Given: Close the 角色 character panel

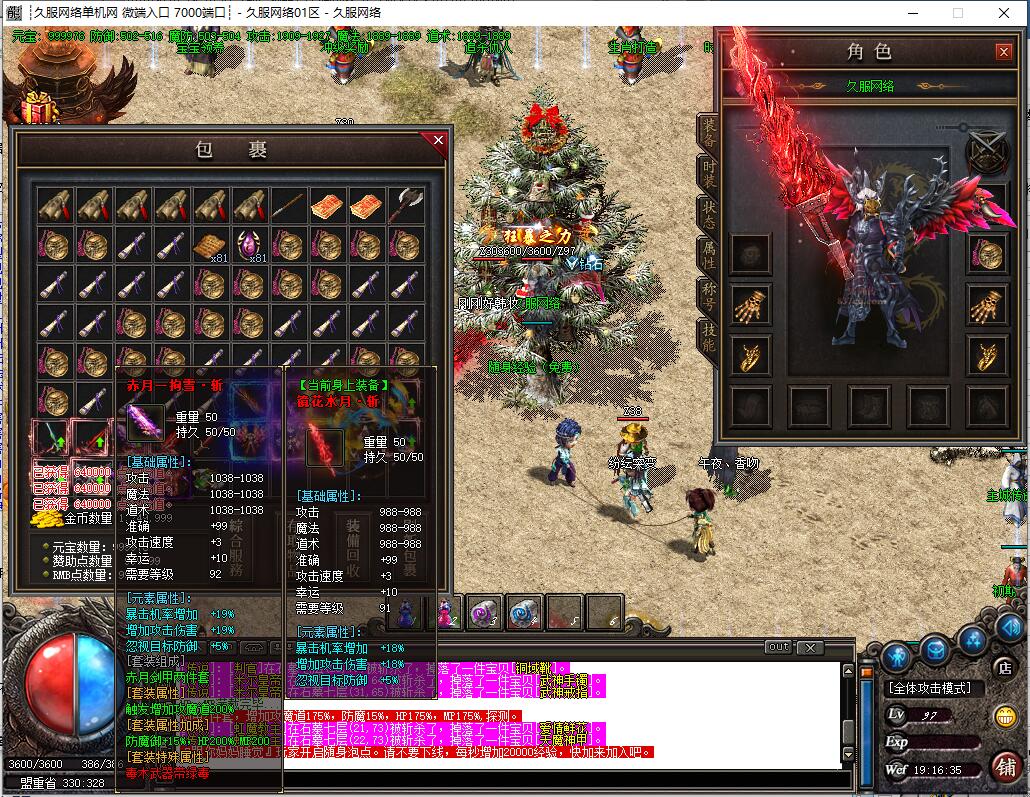Looking at the screenshot, I should click(x=1003, y=52).
